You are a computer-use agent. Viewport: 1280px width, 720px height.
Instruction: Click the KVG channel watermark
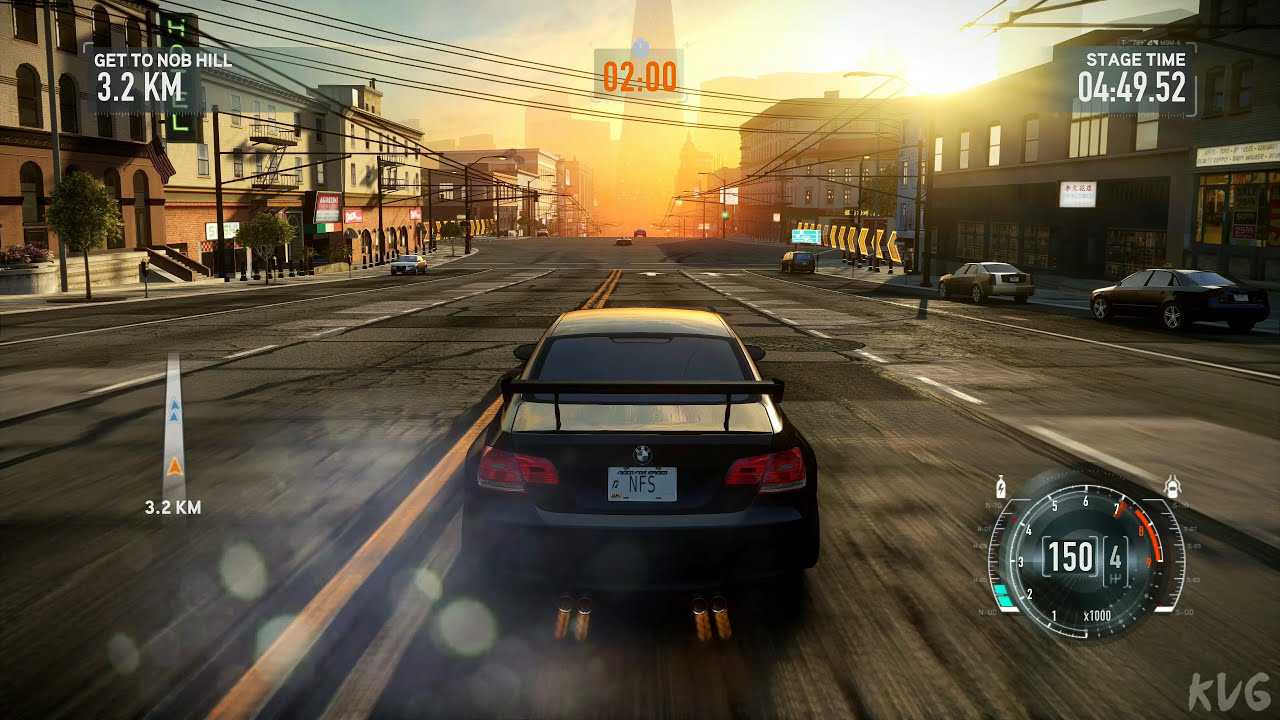(1229, 692)
